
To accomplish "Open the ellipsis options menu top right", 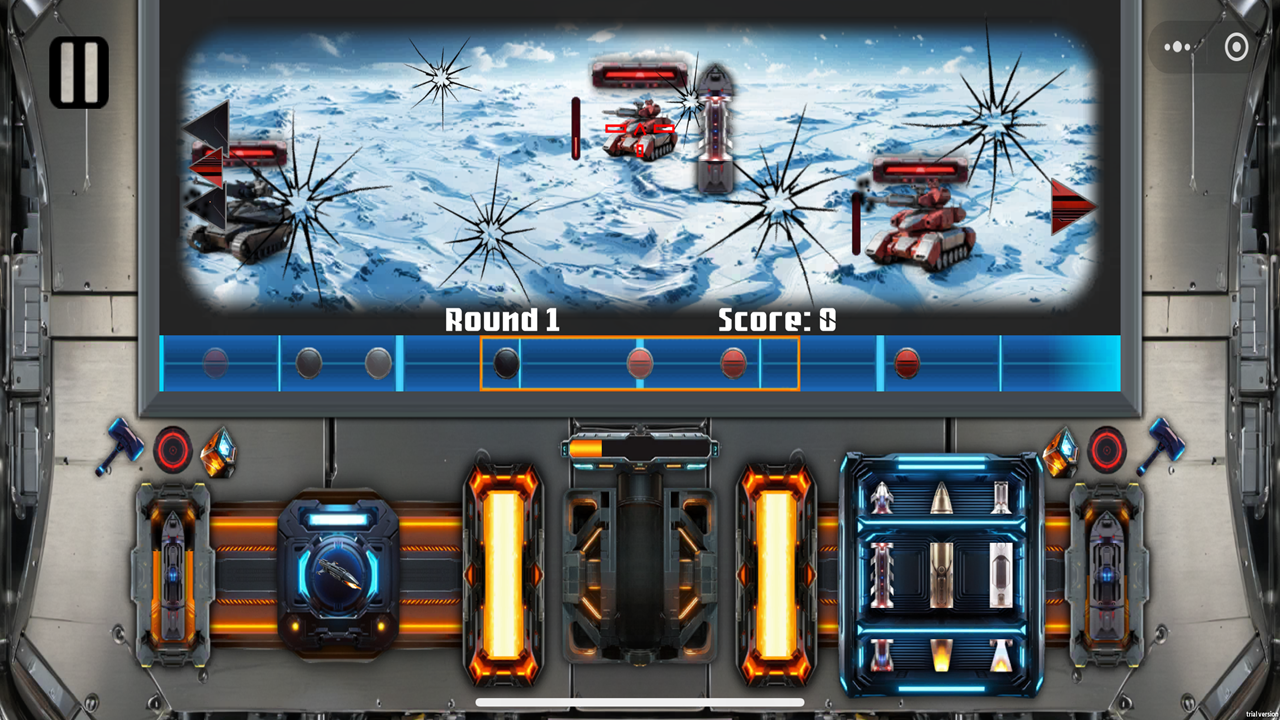I will pyautogui.click(x=1178, y=47).
